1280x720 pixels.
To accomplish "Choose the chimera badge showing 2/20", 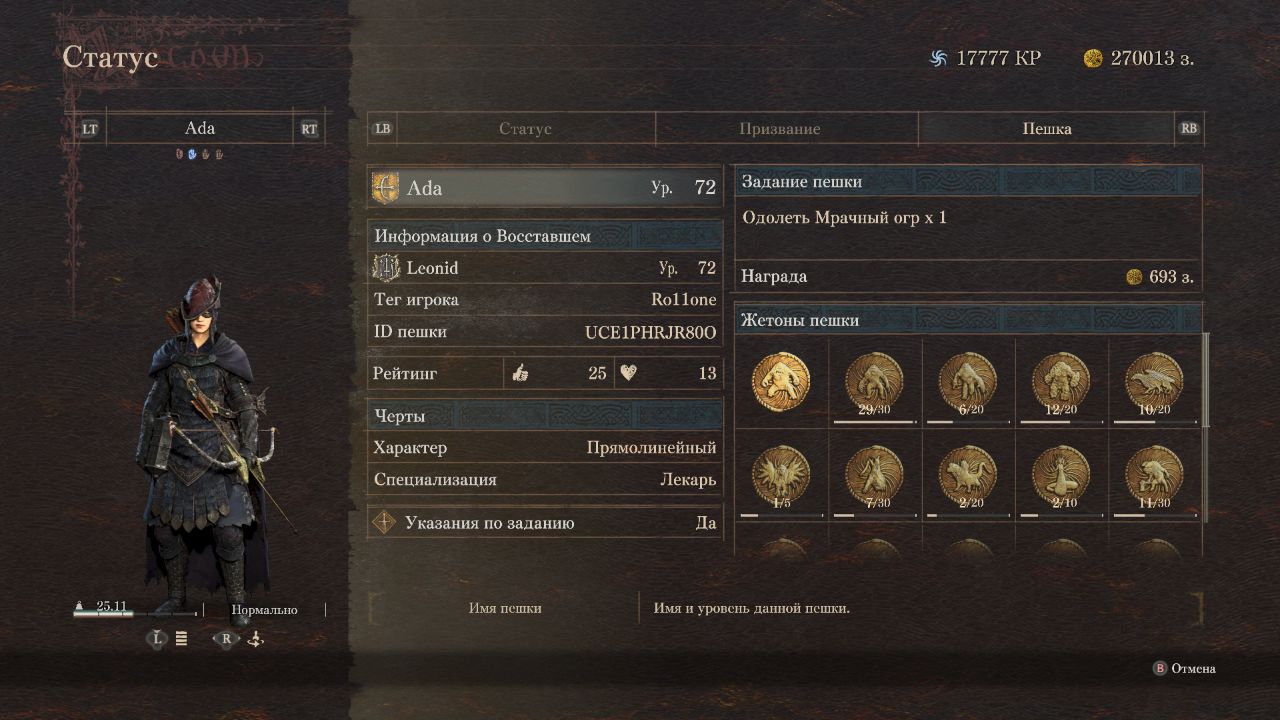I will coord(967,474).
